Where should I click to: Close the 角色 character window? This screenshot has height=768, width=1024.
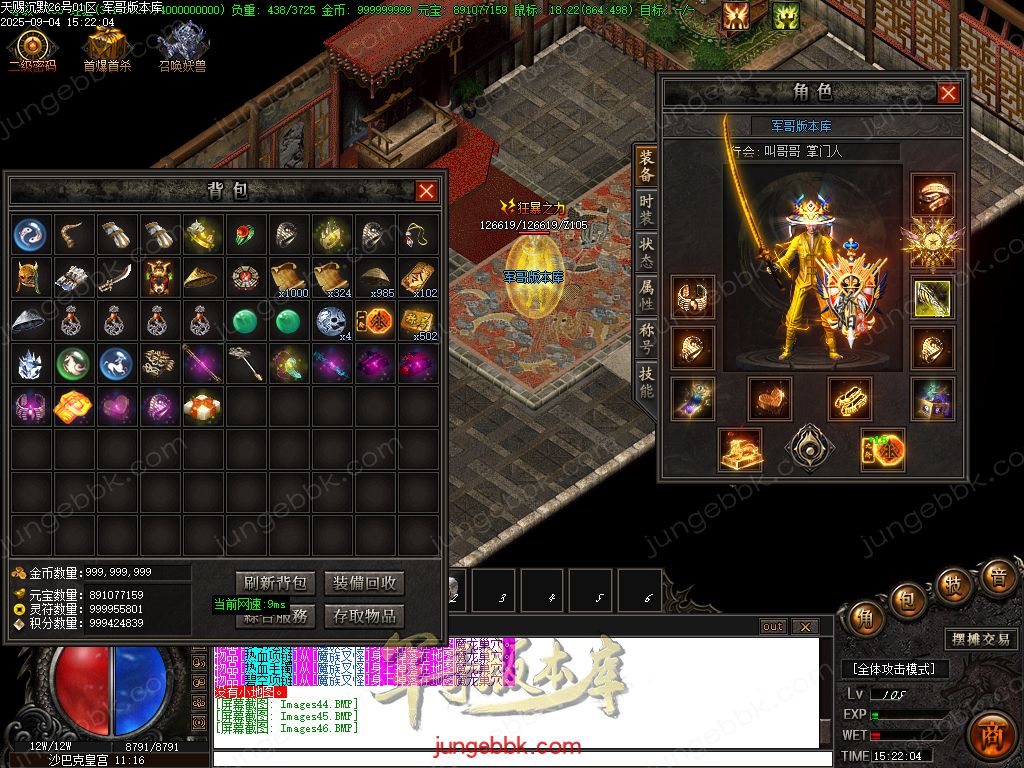[x=948, y=93]
